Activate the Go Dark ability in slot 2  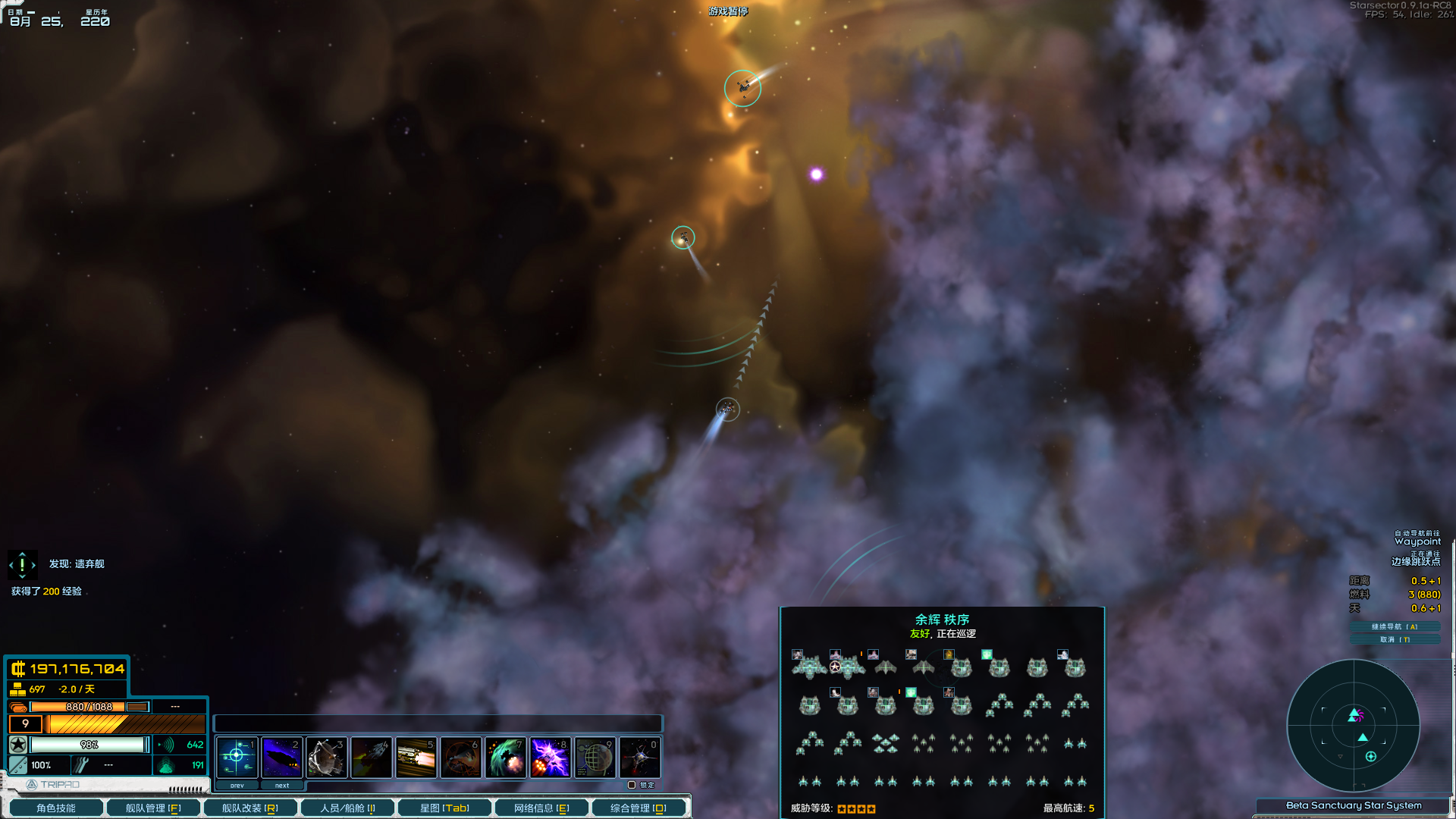click(282, 757)
